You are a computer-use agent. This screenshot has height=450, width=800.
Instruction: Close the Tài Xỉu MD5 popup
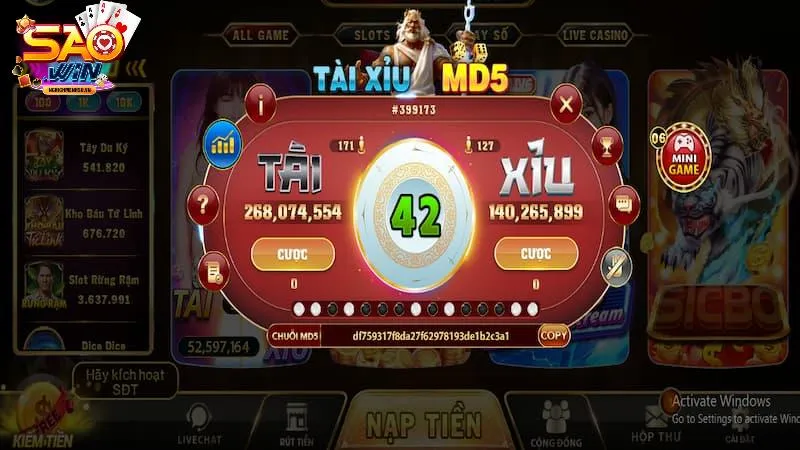(567, 103)
